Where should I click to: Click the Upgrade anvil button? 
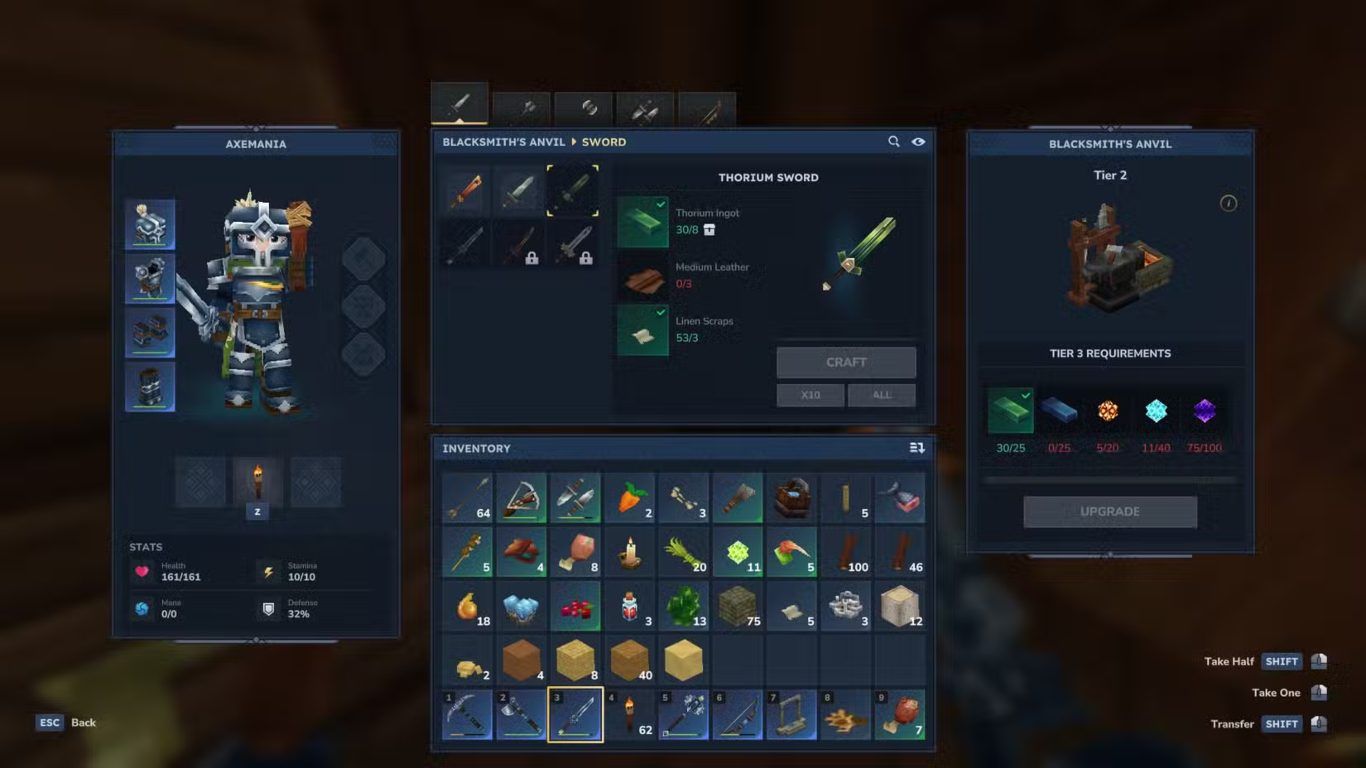(x=1109, y=511)
